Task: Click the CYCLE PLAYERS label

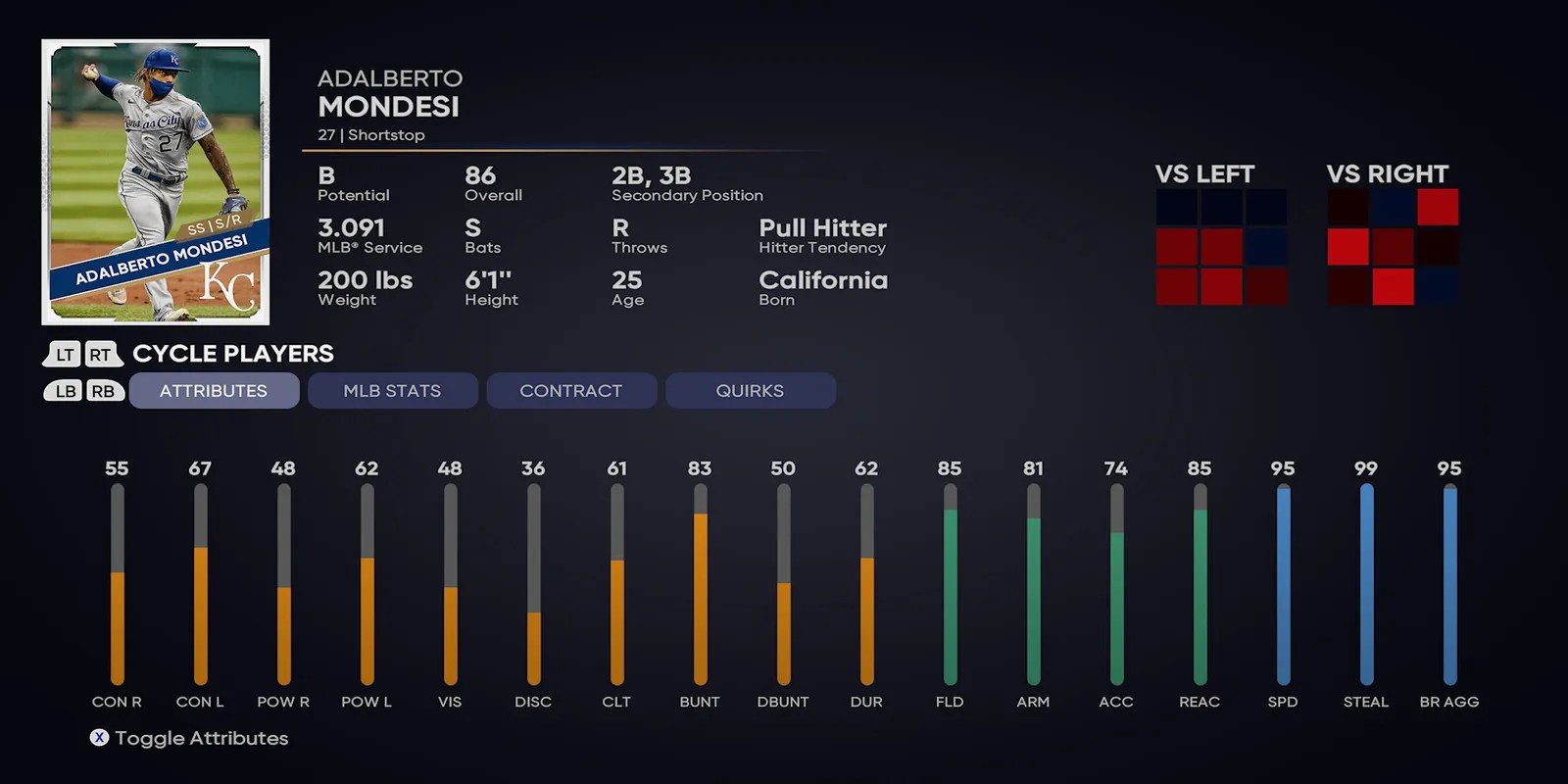Action: tap(232, 354)
